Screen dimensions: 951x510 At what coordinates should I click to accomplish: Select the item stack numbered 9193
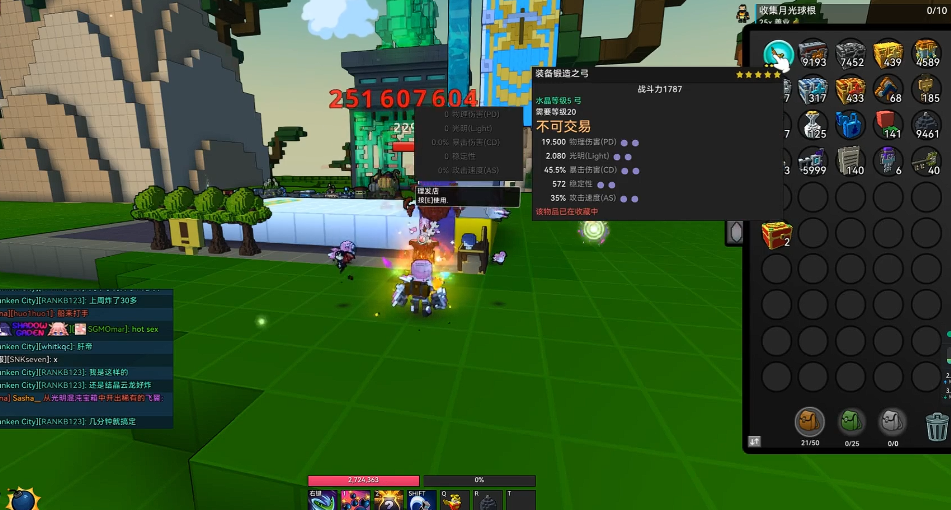coord(813,55)
